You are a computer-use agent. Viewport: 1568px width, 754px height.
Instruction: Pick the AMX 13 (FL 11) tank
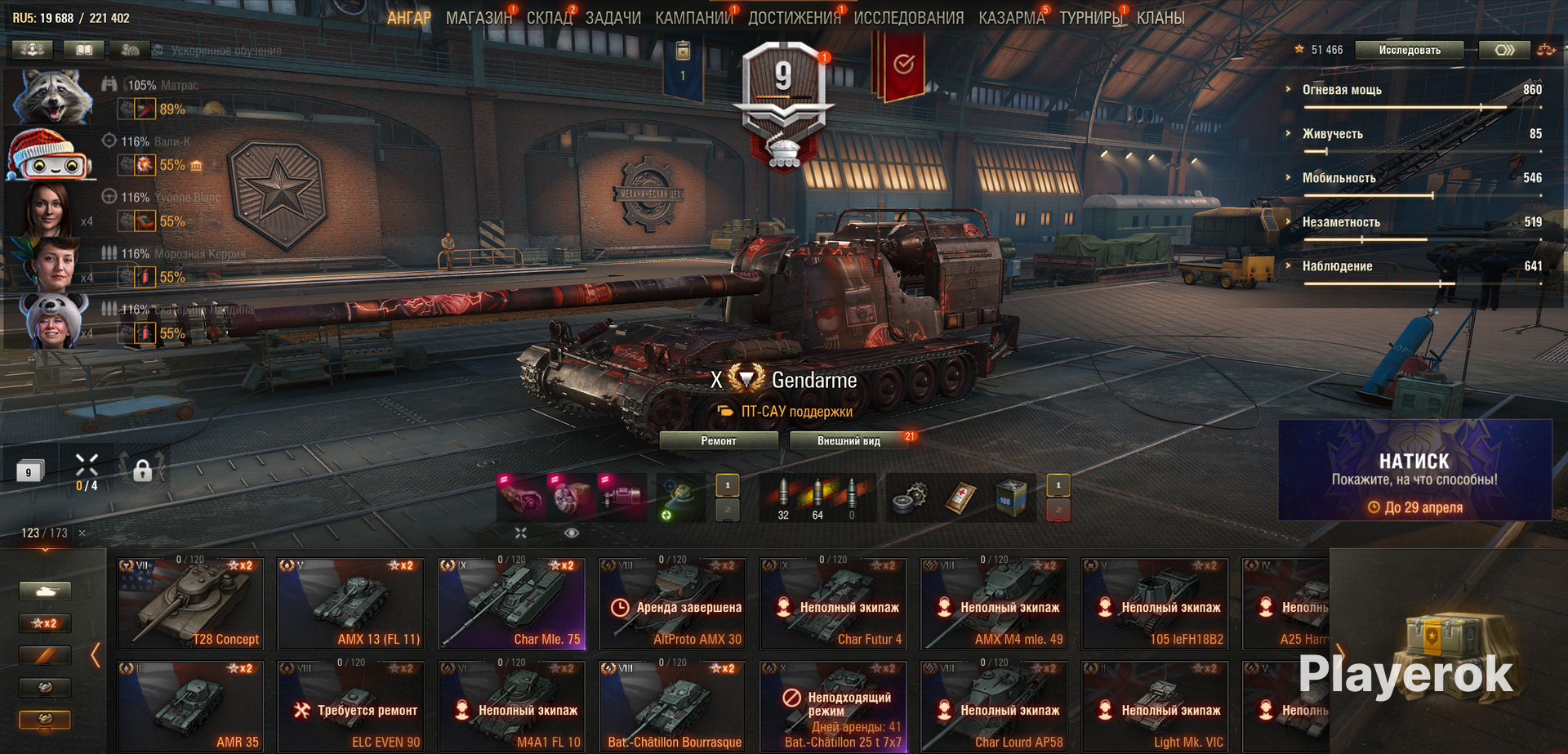click(x=351, y=603)
